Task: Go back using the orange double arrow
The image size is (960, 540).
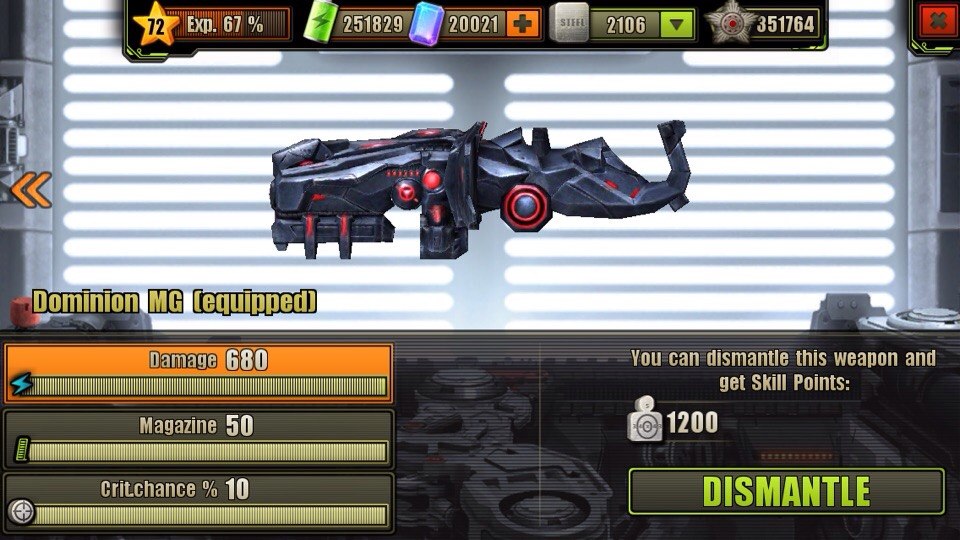Action: coord(30,189)
